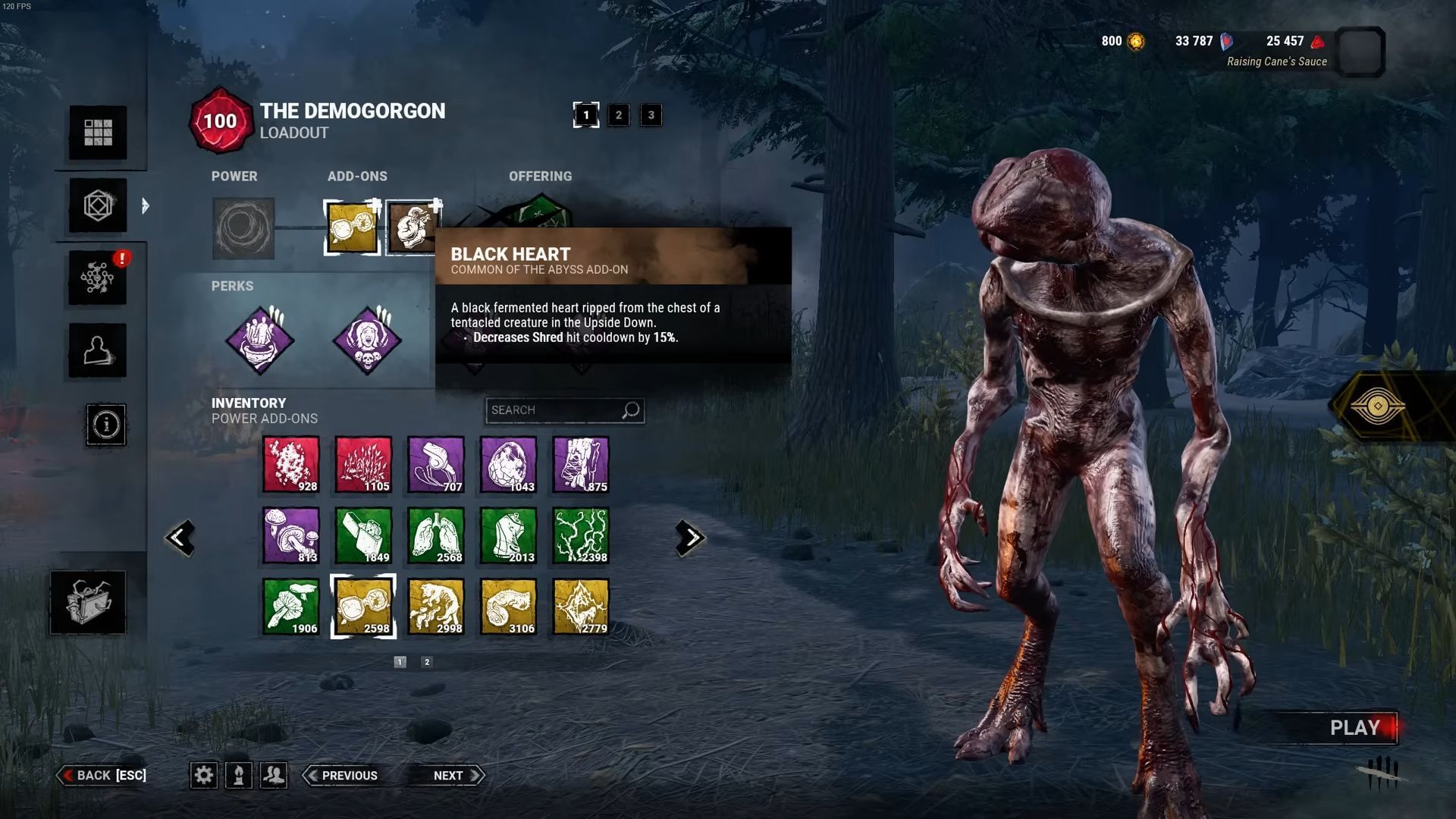Select the chess piece icon on the bottom bar
The image size is (1456, 819).
pyautogui.click(x=240, y=775)
